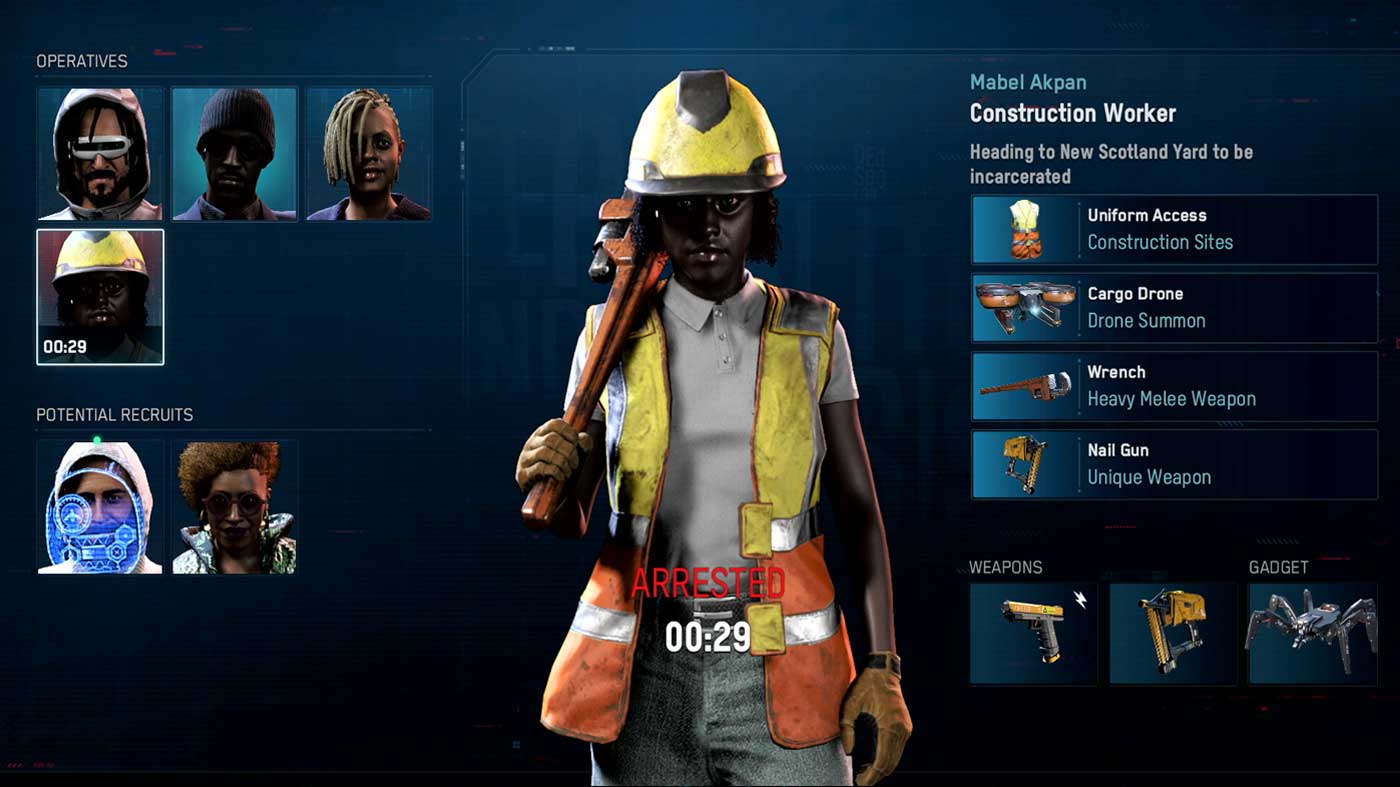Pick the arrested hard hat operative portrait
This screenshot has height=787, width=1400.
coord(100,297)
